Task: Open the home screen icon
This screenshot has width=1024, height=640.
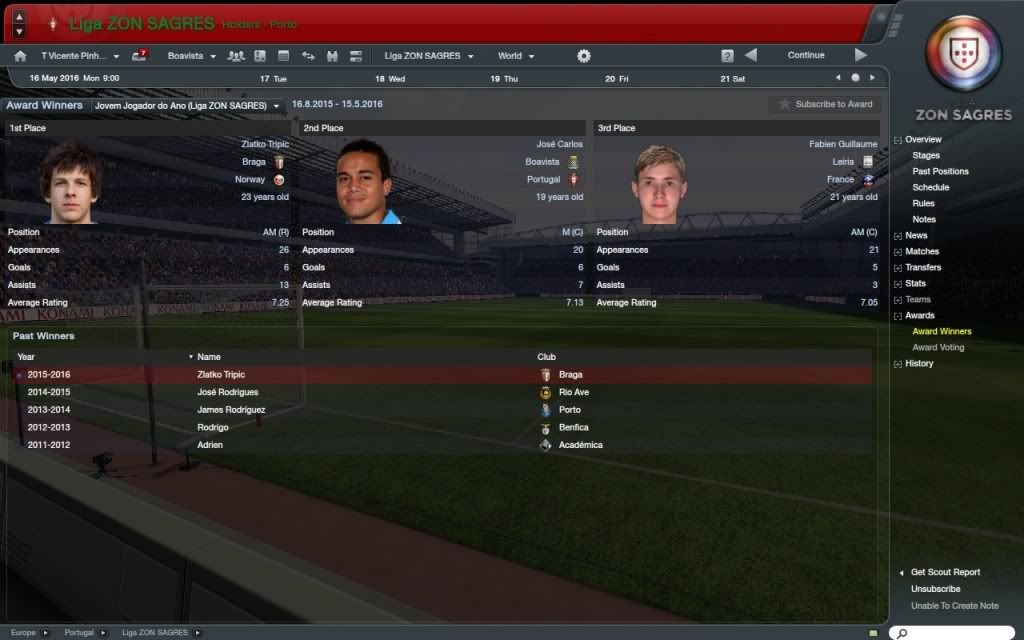Action: 20,56
